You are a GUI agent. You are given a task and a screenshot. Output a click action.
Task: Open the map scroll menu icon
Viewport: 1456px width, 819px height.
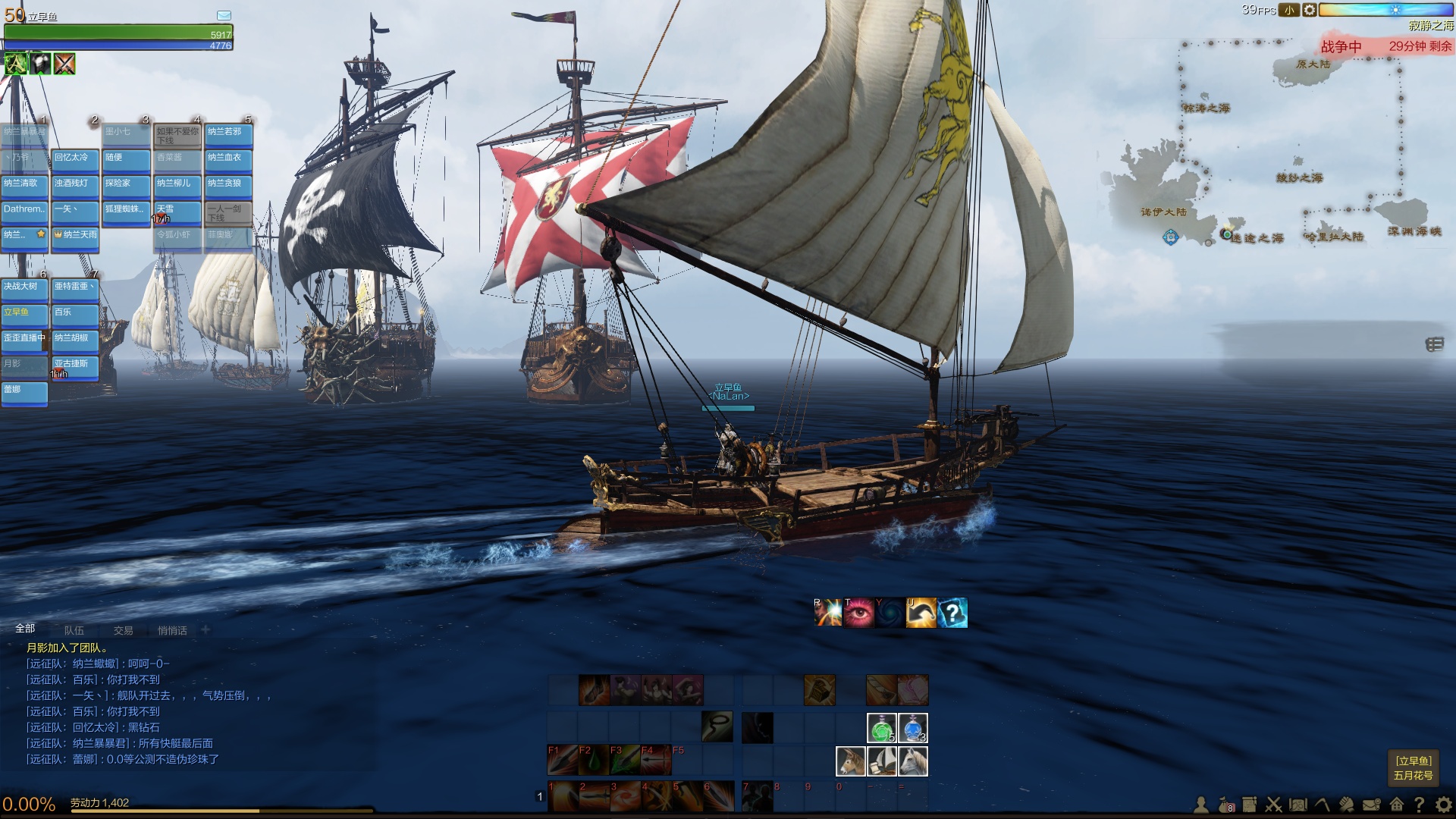[1298, 805]
